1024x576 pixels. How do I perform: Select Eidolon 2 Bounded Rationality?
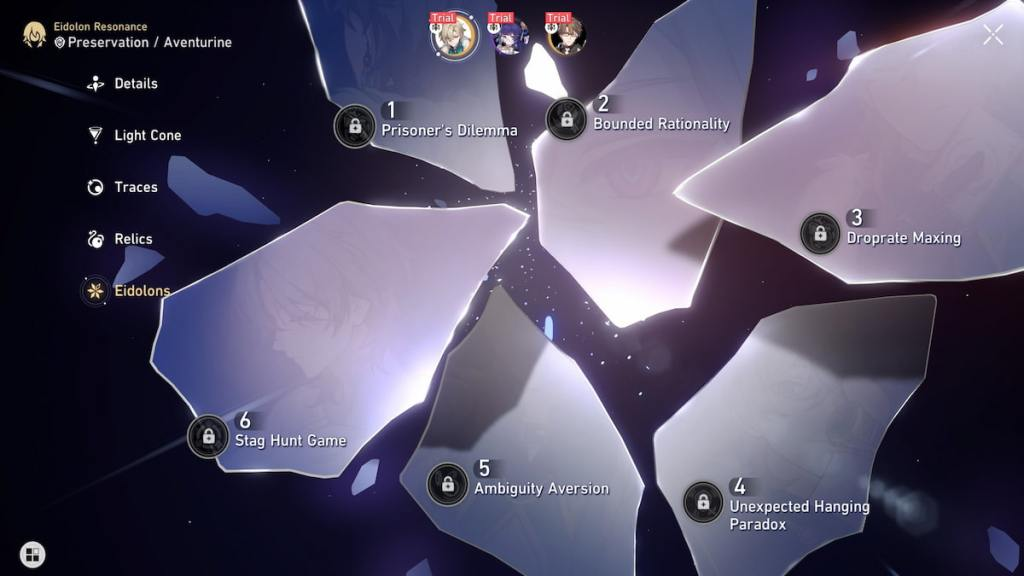567,119
